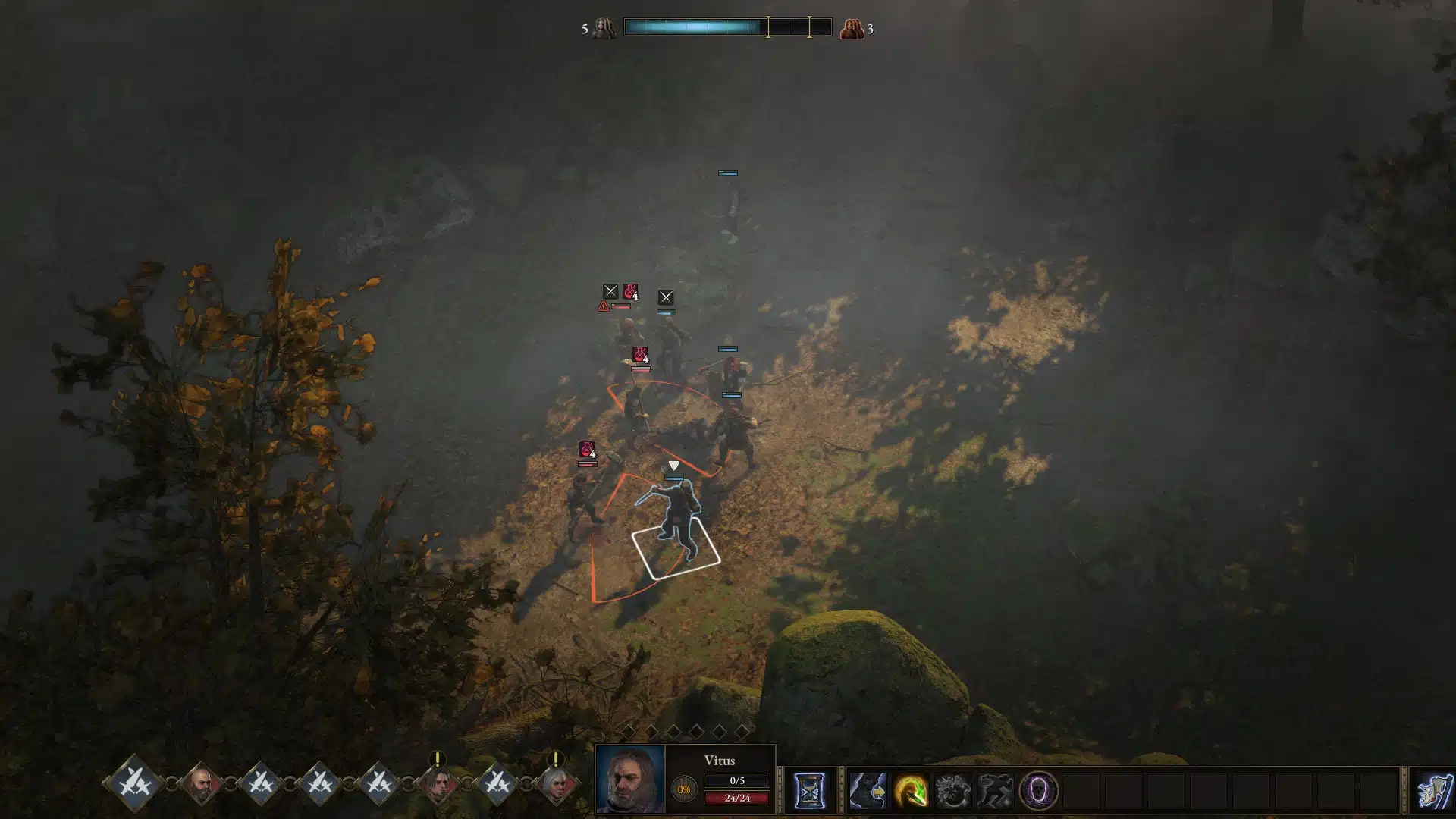Select Vitus's character portrait

point(629,779)
